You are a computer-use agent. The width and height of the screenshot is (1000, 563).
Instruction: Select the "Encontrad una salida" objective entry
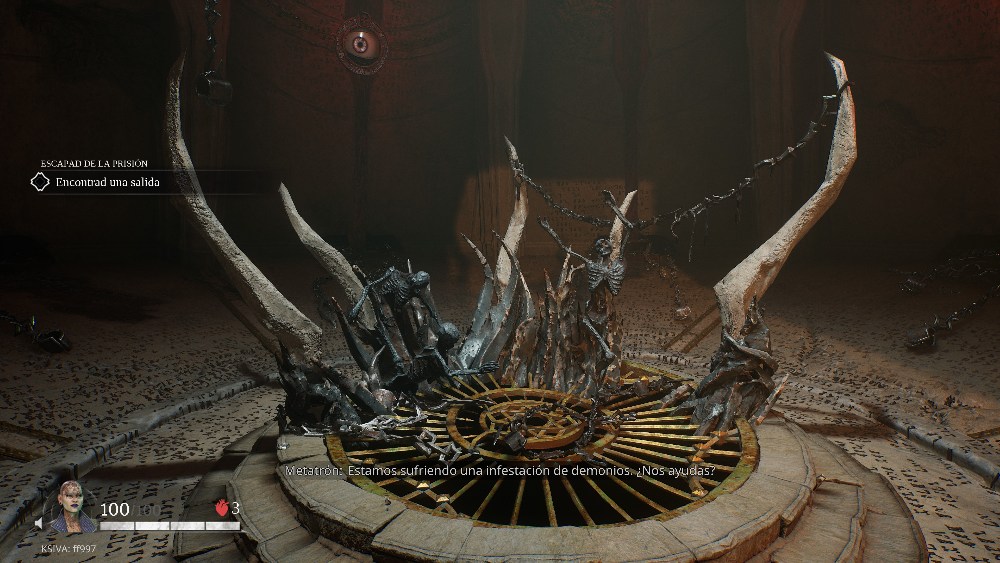[x=107, y=182]
